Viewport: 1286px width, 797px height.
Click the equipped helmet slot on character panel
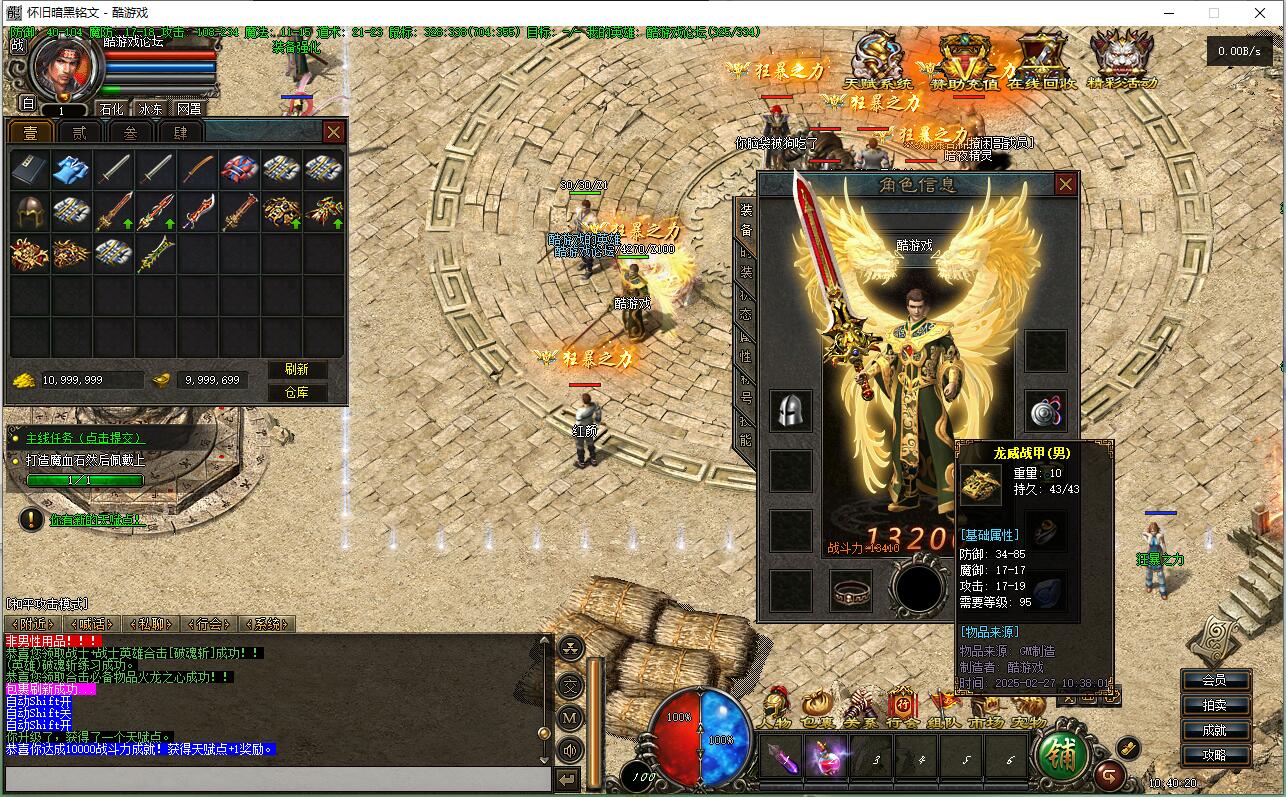coord(790,411)
